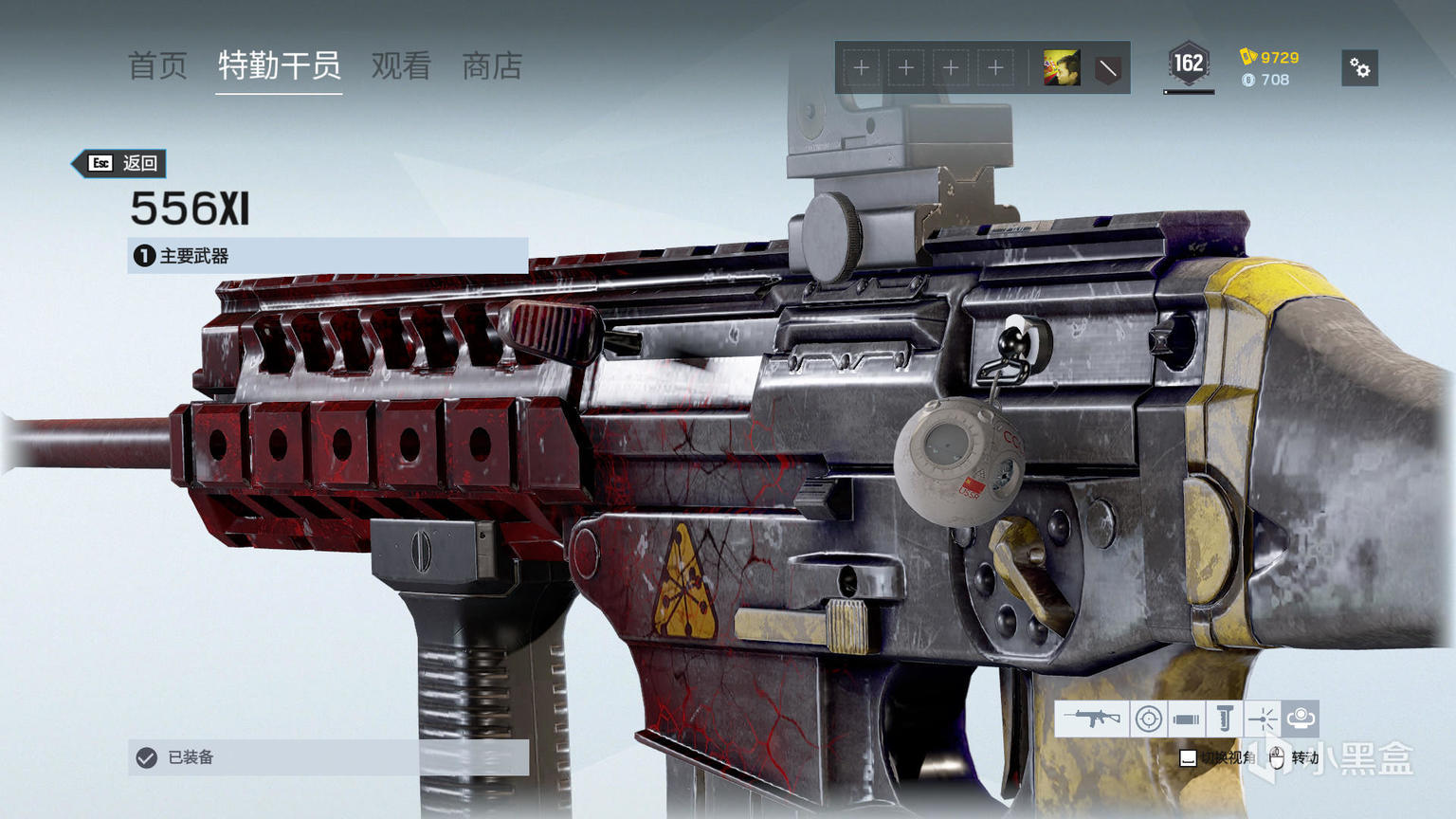
Task: Switch to the 观看 watch tab
Action: 401,66
